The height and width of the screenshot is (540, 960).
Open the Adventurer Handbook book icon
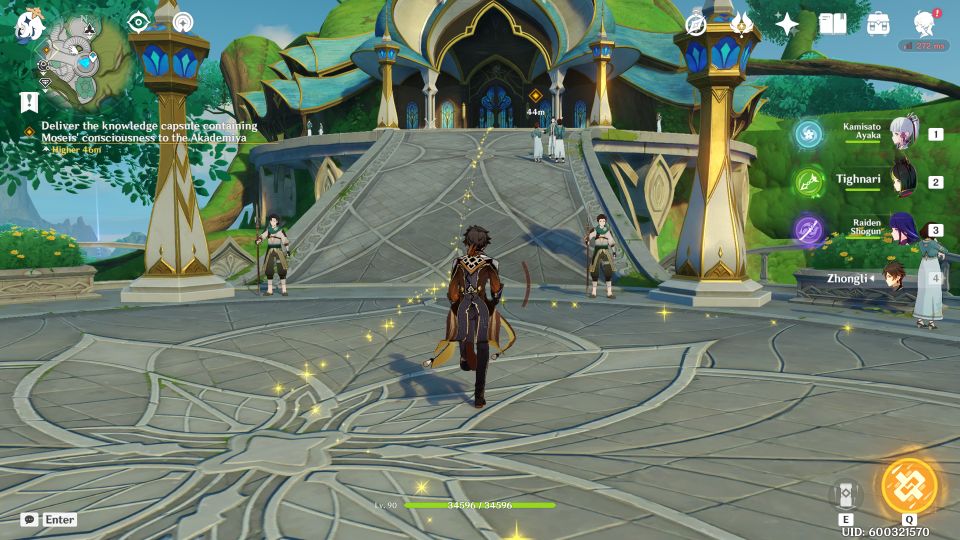pyautogui.click(x=832, y=24)
